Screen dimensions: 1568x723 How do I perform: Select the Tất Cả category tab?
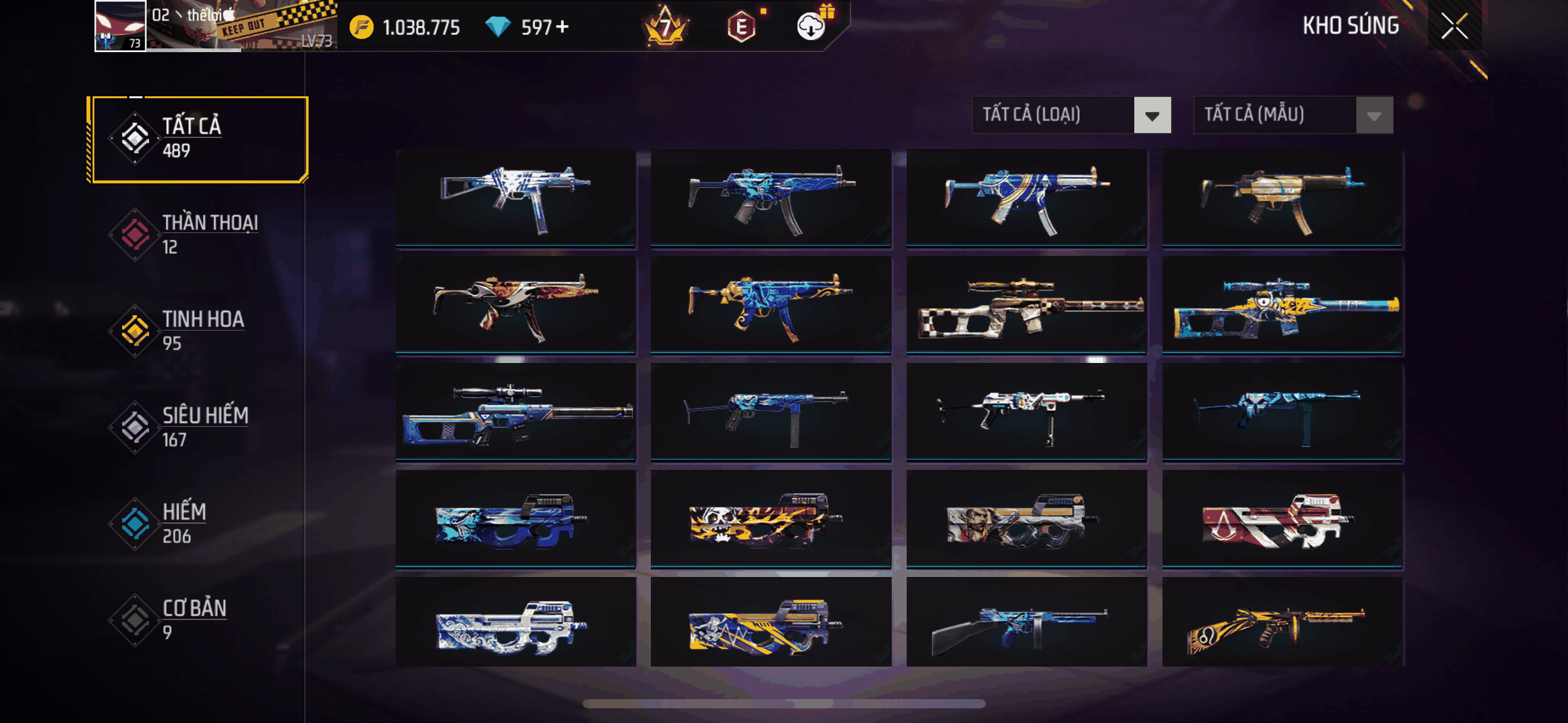coord(198,139)
